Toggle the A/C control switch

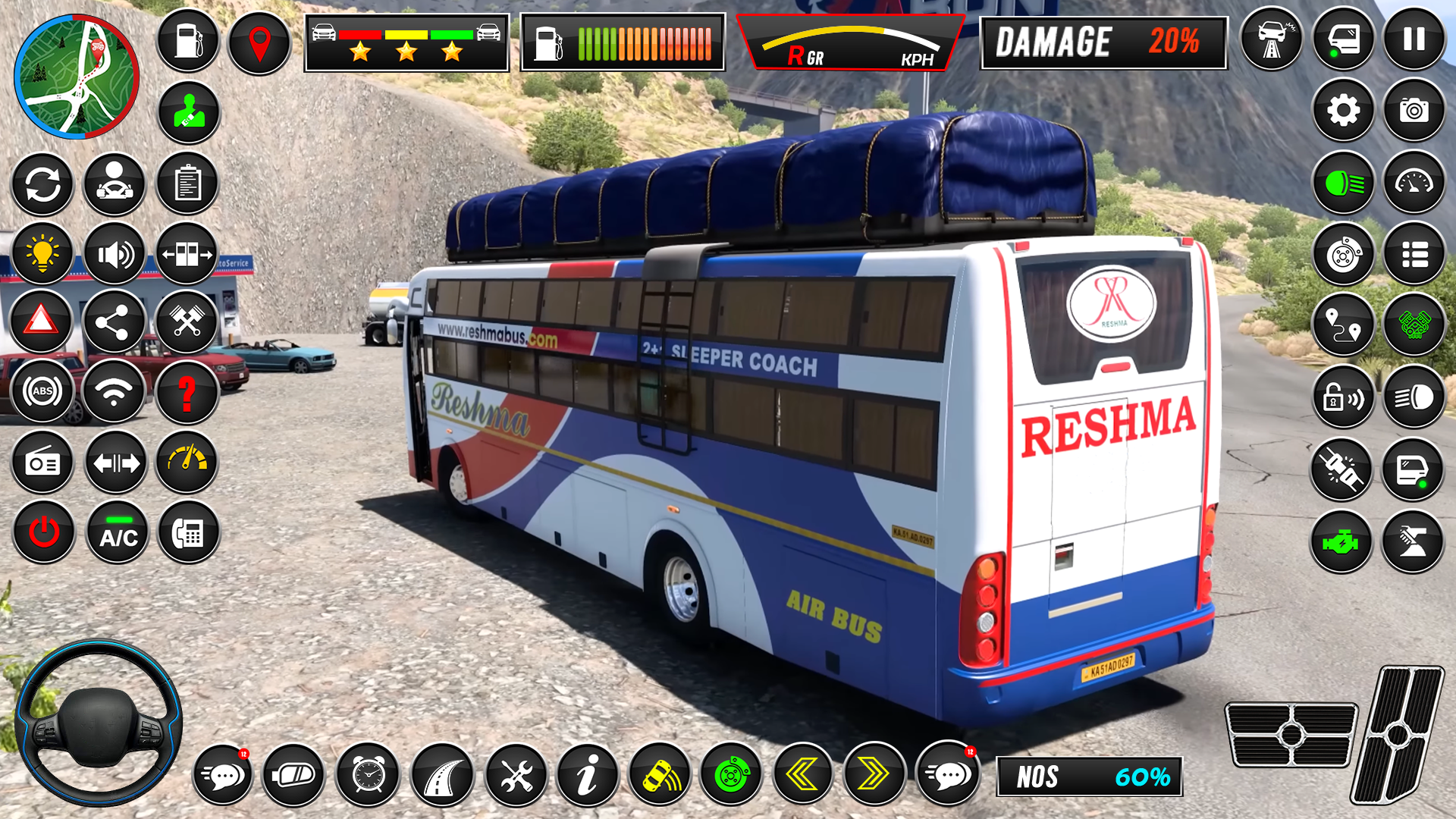pos(115,532)
